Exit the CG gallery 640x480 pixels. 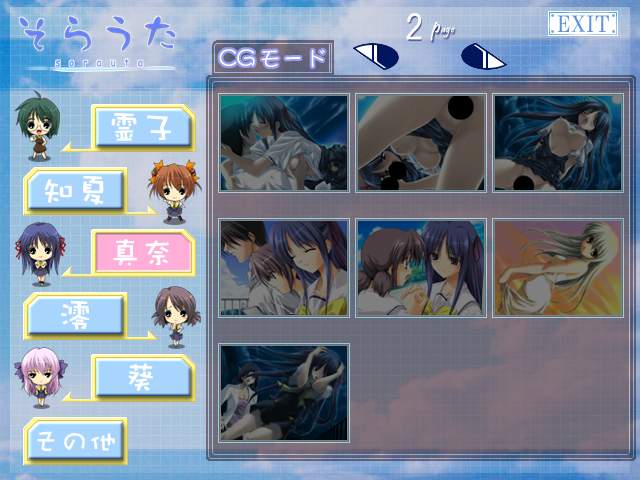click(582, 25)
